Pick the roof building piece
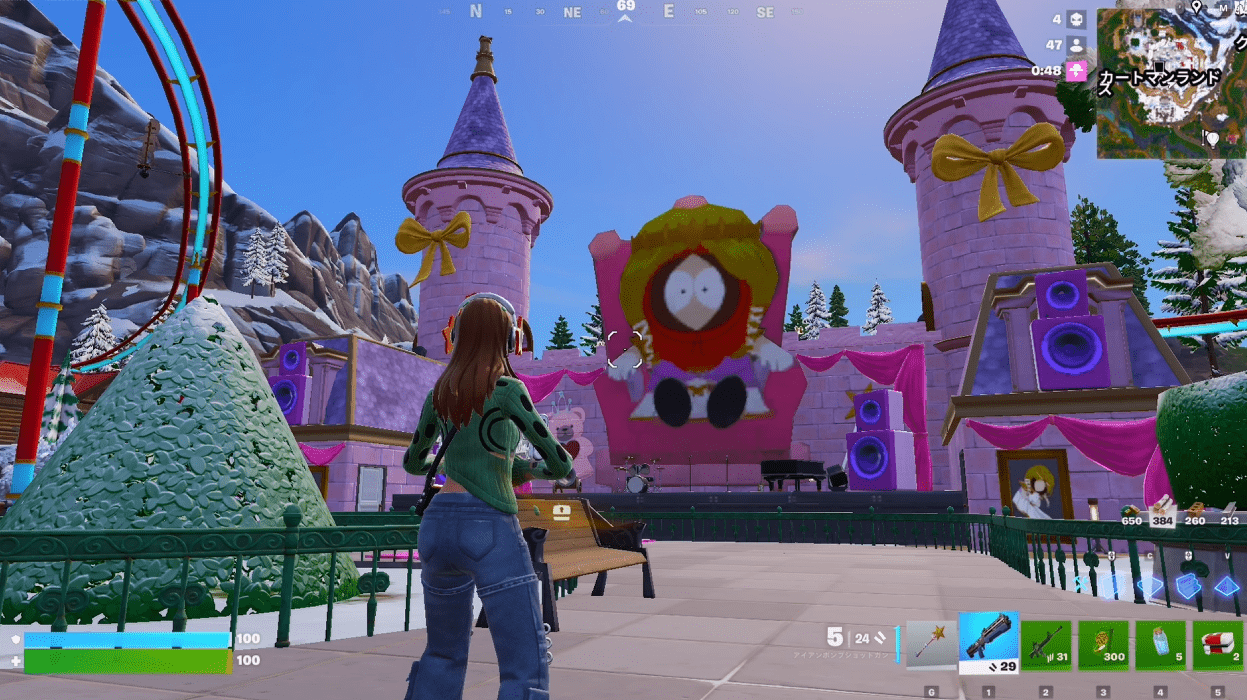 [1226, 586]
